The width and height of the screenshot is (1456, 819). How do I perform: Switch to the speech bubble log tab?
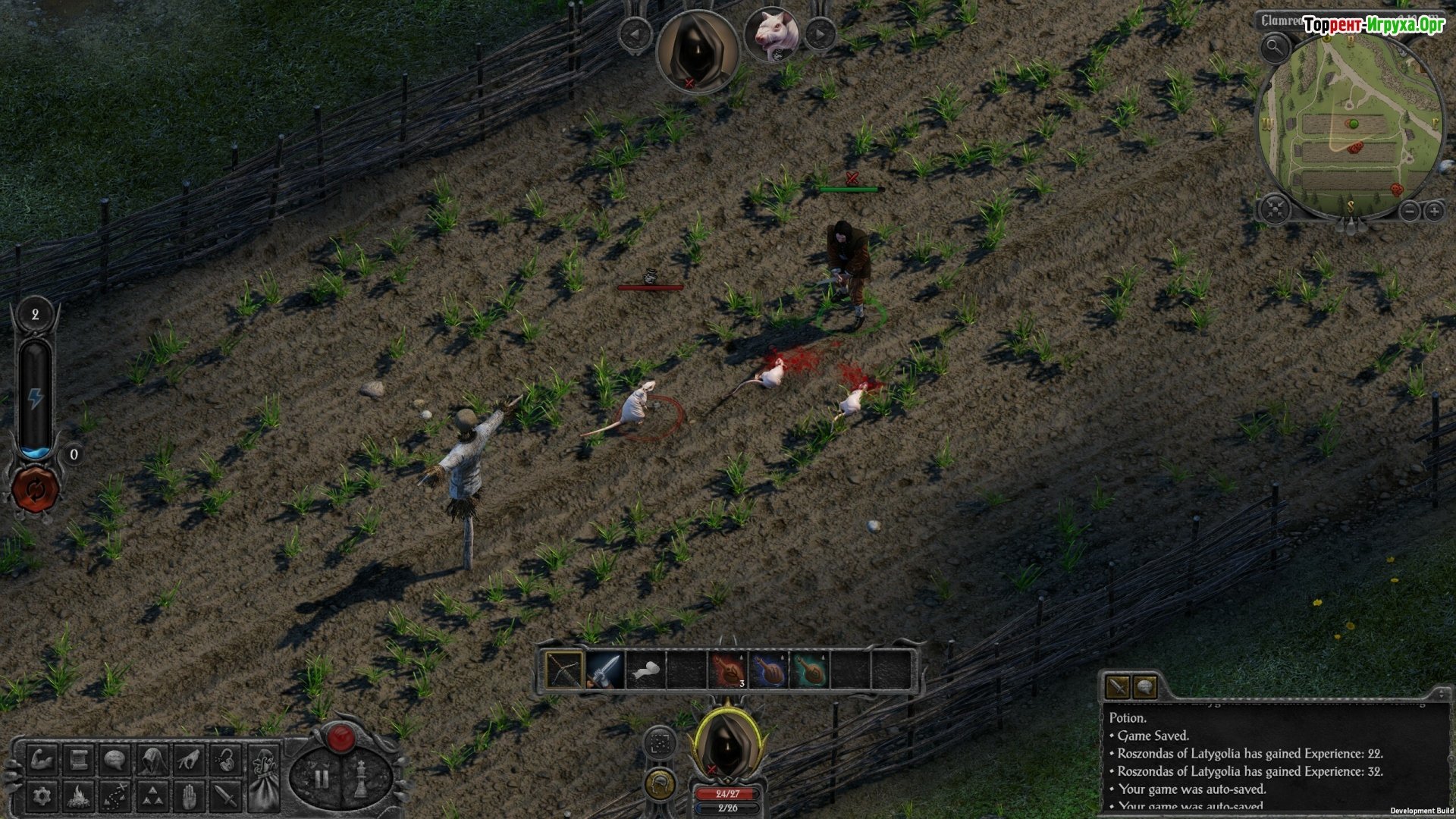[x=1144, y=687]
